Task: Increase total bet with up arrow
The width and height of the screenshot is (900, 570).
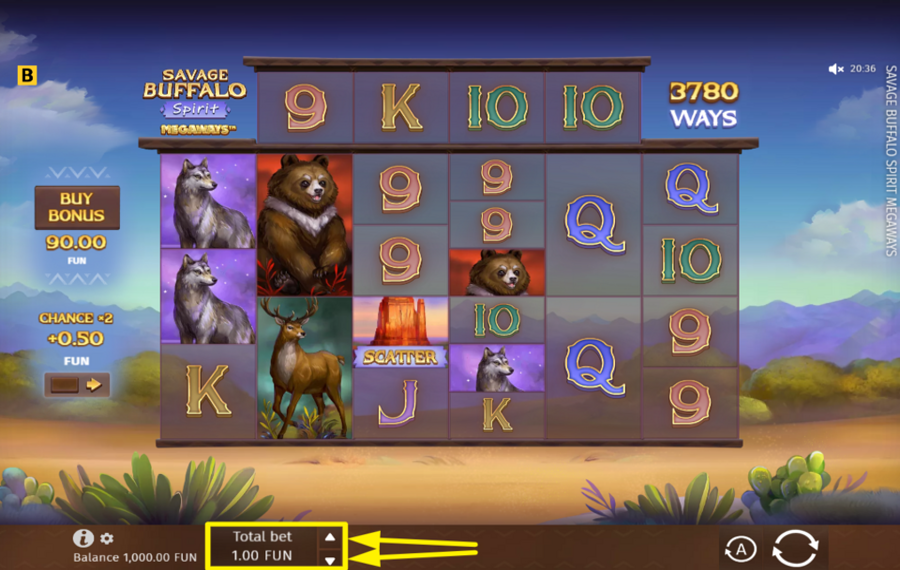Action: click(x=330, y=537)
